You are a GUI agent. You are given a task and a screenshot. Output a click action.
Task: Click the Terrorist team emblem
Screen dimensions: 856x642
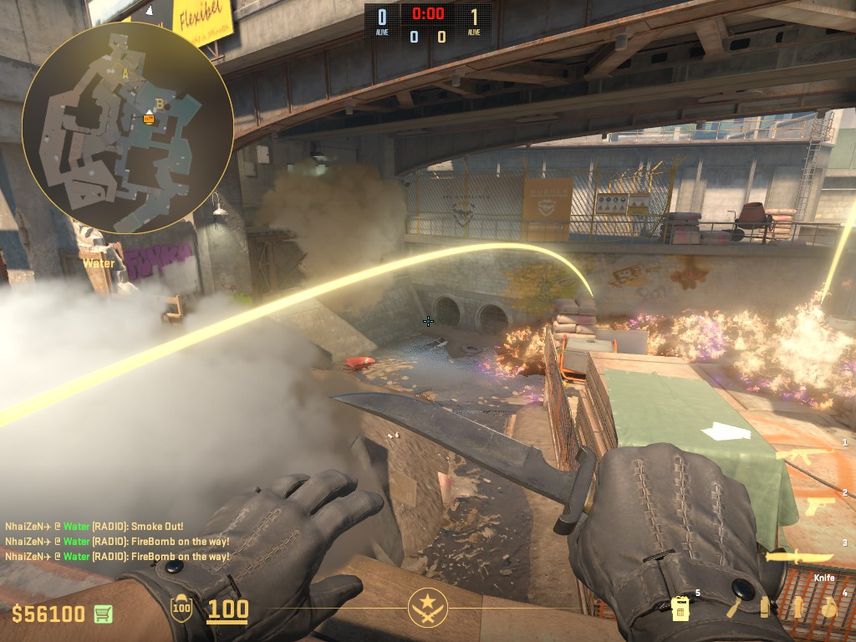[427, 607]
